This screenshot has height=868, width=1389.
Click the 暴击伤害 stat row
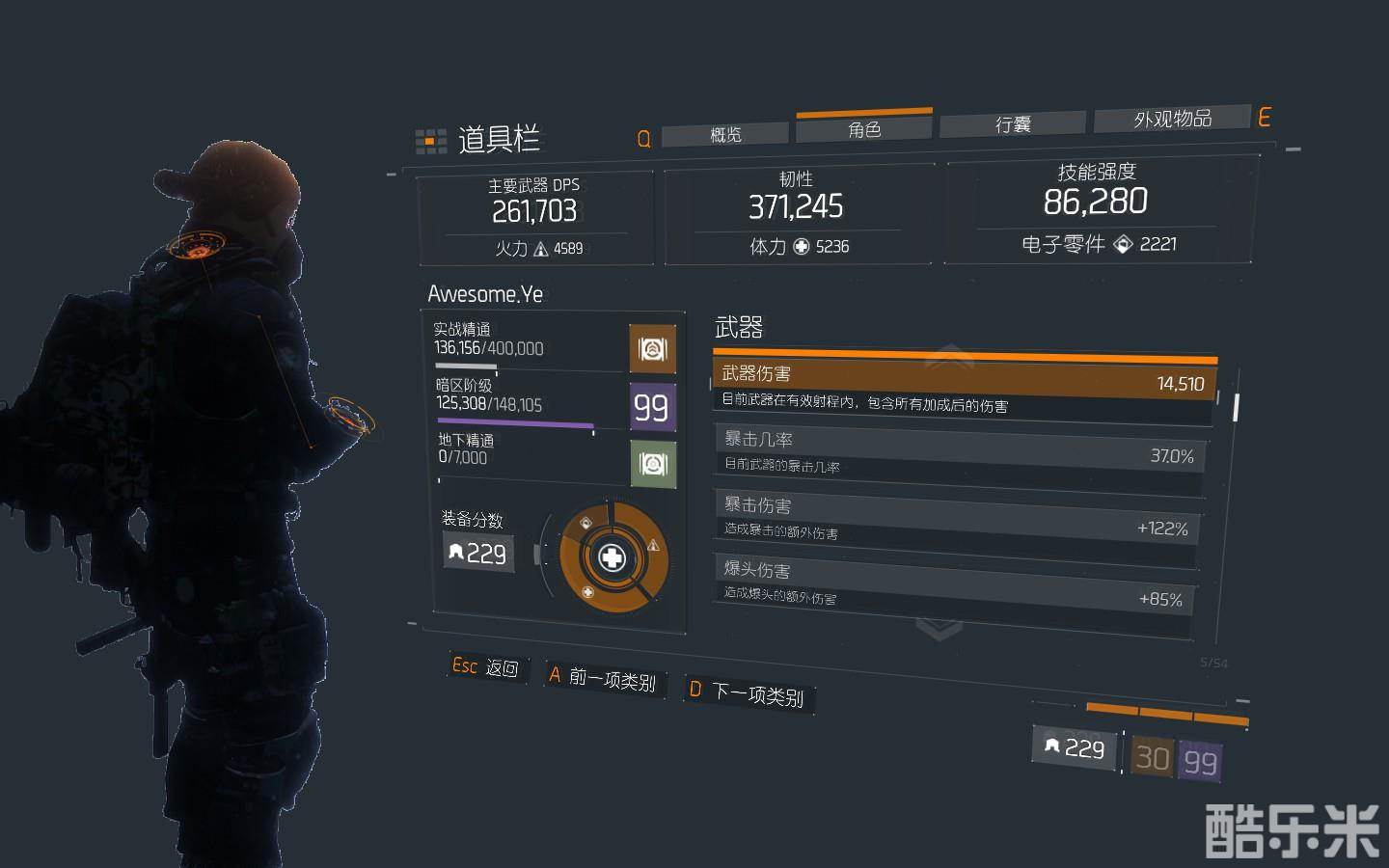coord(958,518)
